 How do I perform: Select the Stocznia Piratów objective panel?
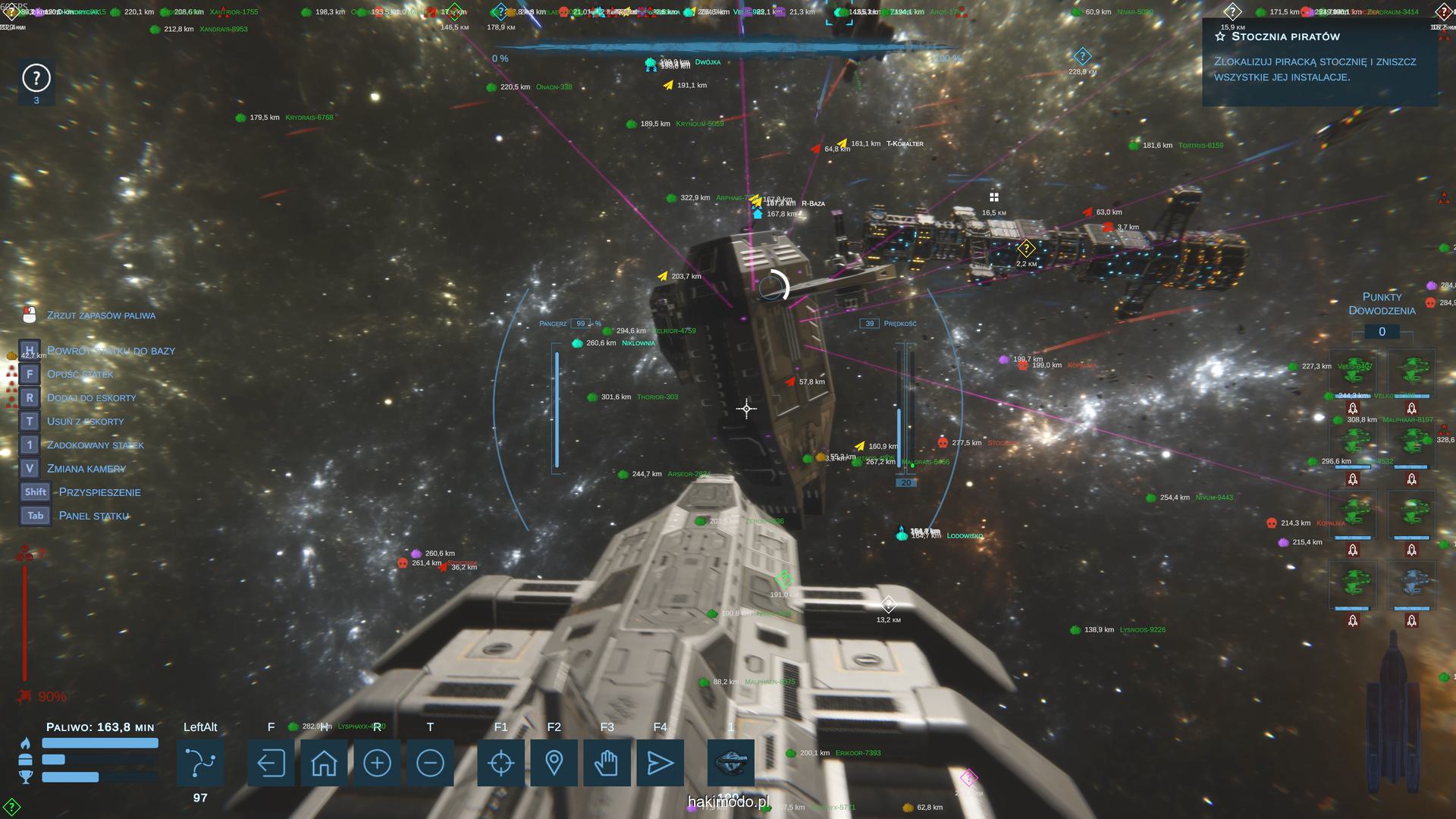(x=1318, y=61)
